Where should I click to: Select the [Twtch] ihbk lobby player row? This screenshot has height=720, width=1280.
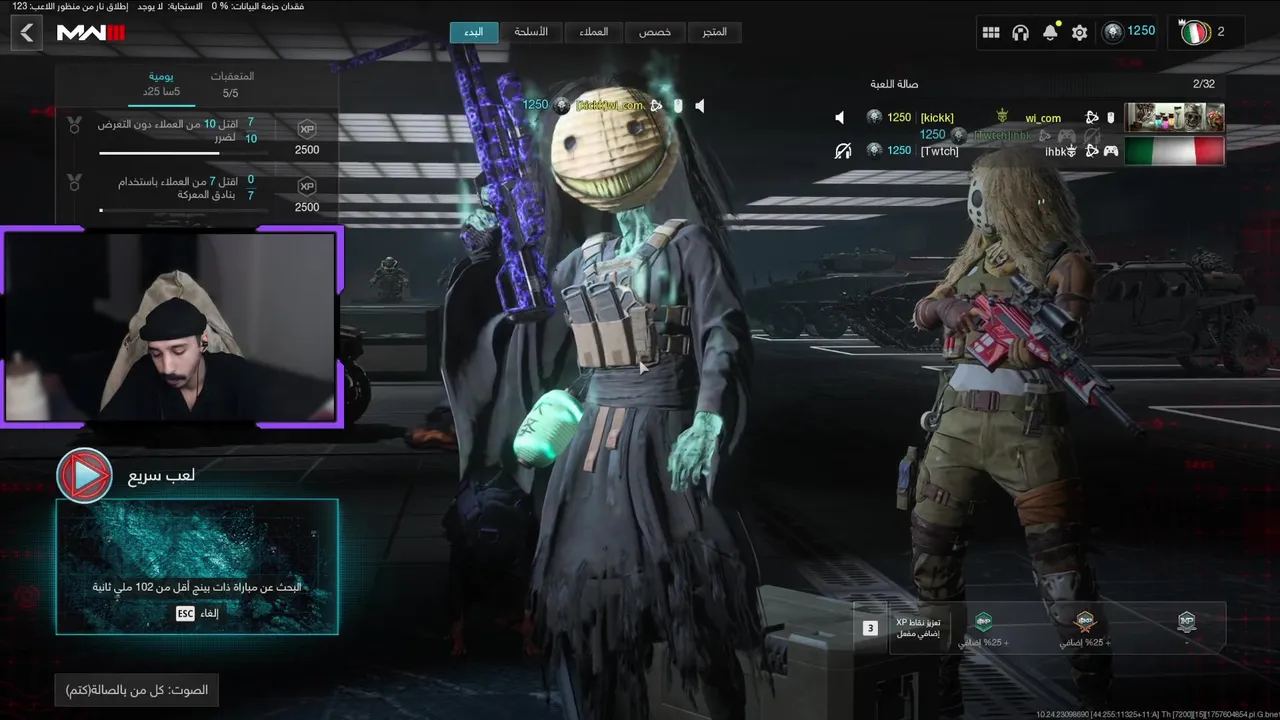1030,151
